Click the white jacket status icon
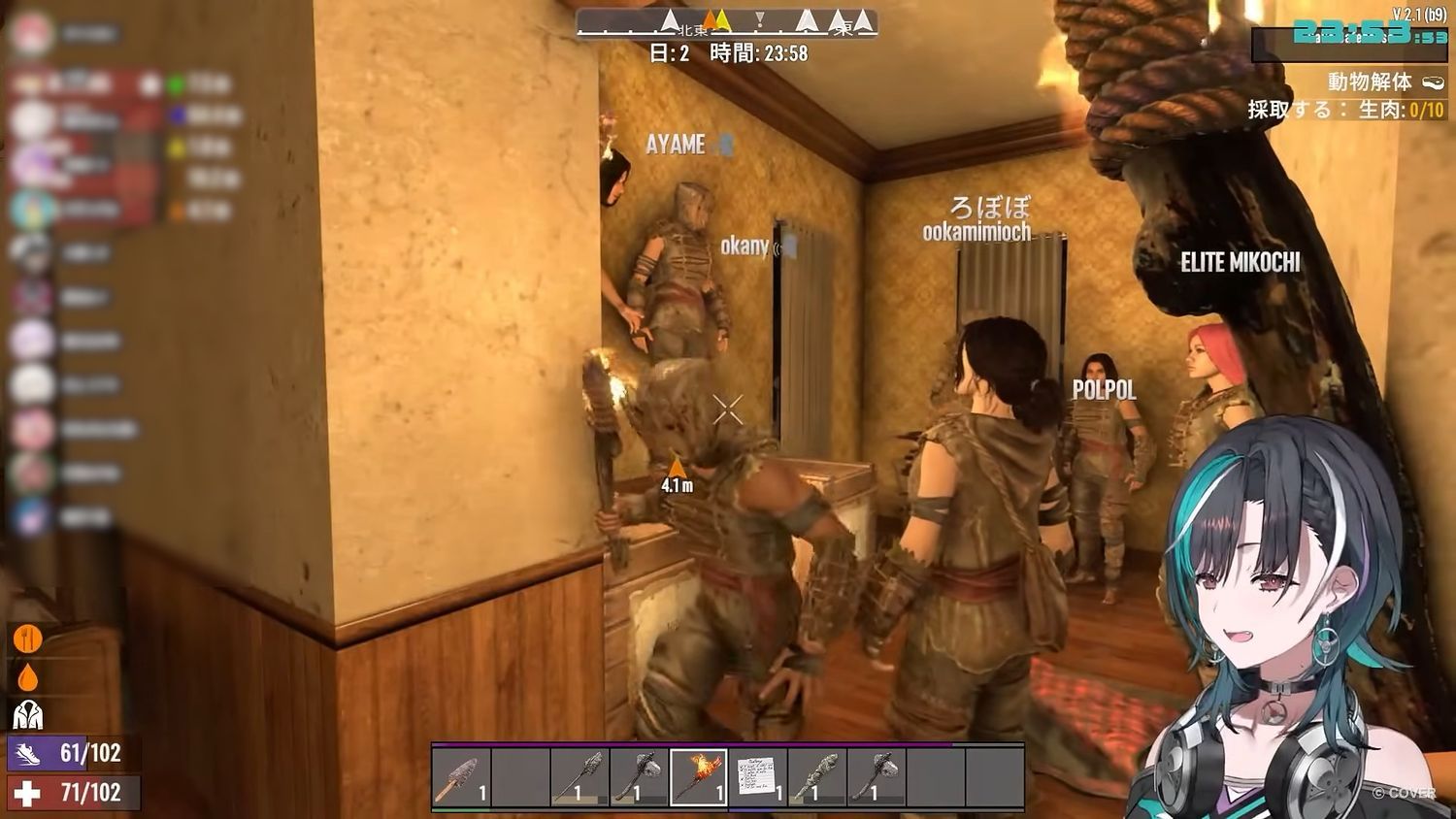The image size is (1456, 819). coord(27,715)
